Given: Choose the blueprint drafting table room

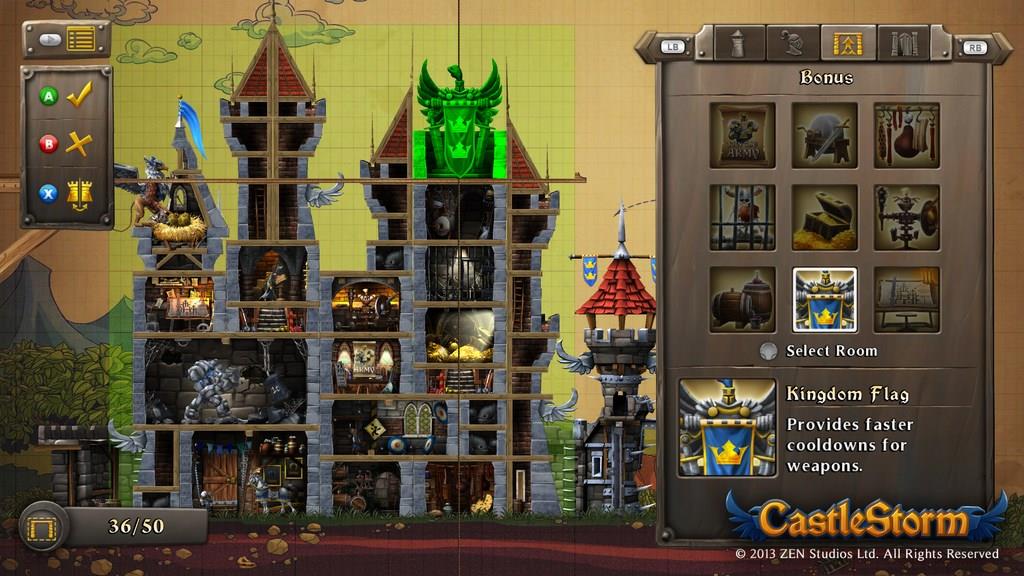Looking at the screenshot, I should (906, 299).
